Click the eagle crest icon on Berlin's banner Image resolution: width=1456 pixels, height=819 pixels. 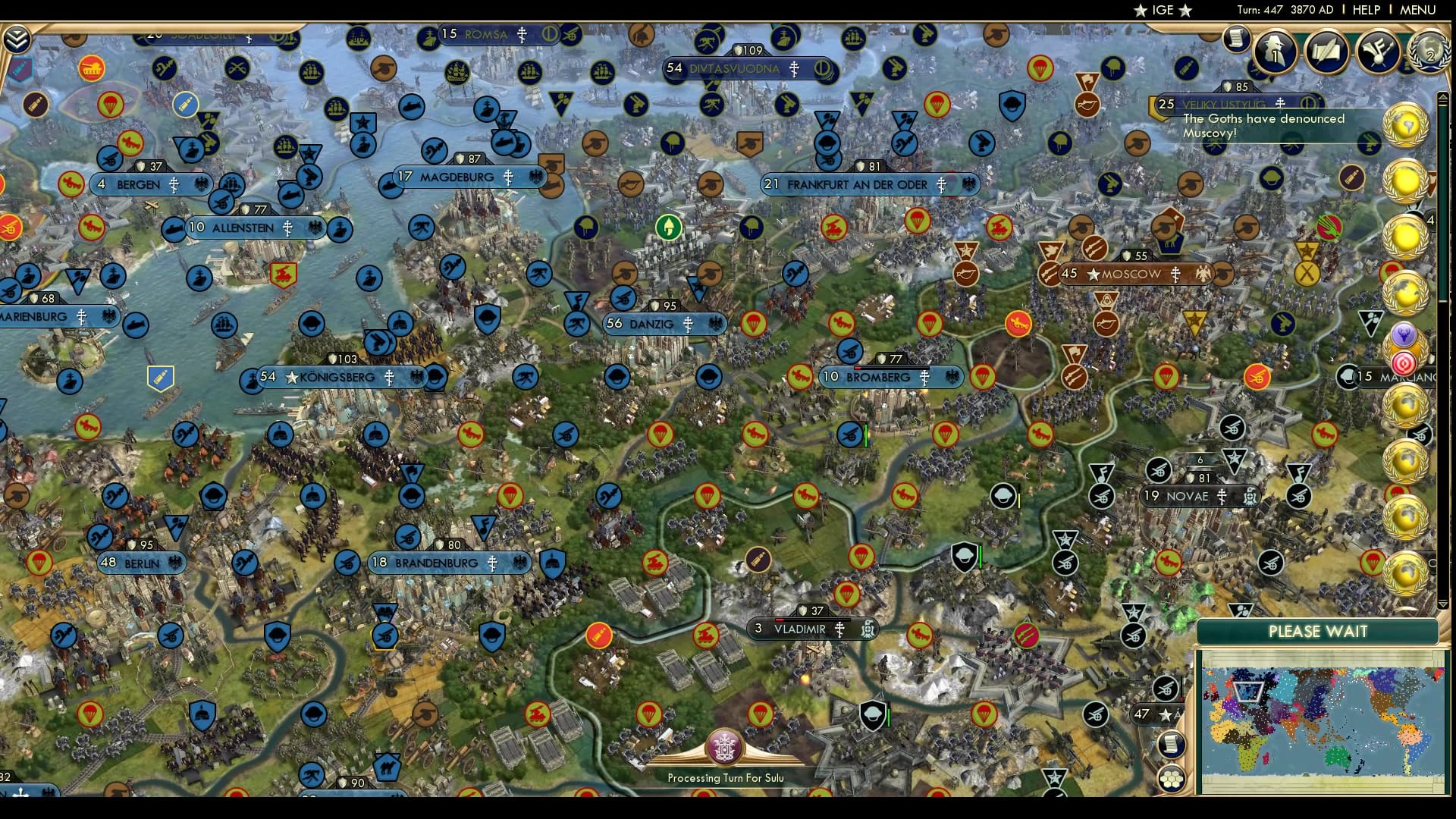tap(176, 563)
